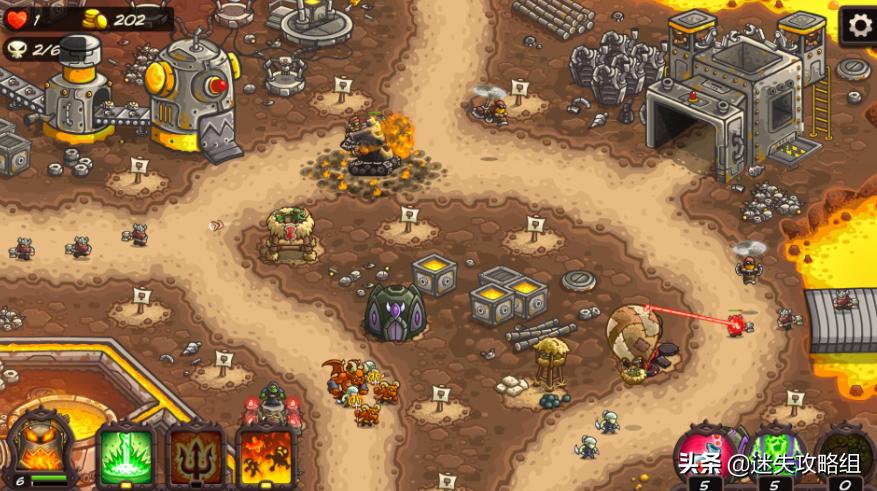Activate the green soul impact spell
Image resolution: width=877 pixels, height=491 pixels.
pyautogui.click(x=126, y=457)
